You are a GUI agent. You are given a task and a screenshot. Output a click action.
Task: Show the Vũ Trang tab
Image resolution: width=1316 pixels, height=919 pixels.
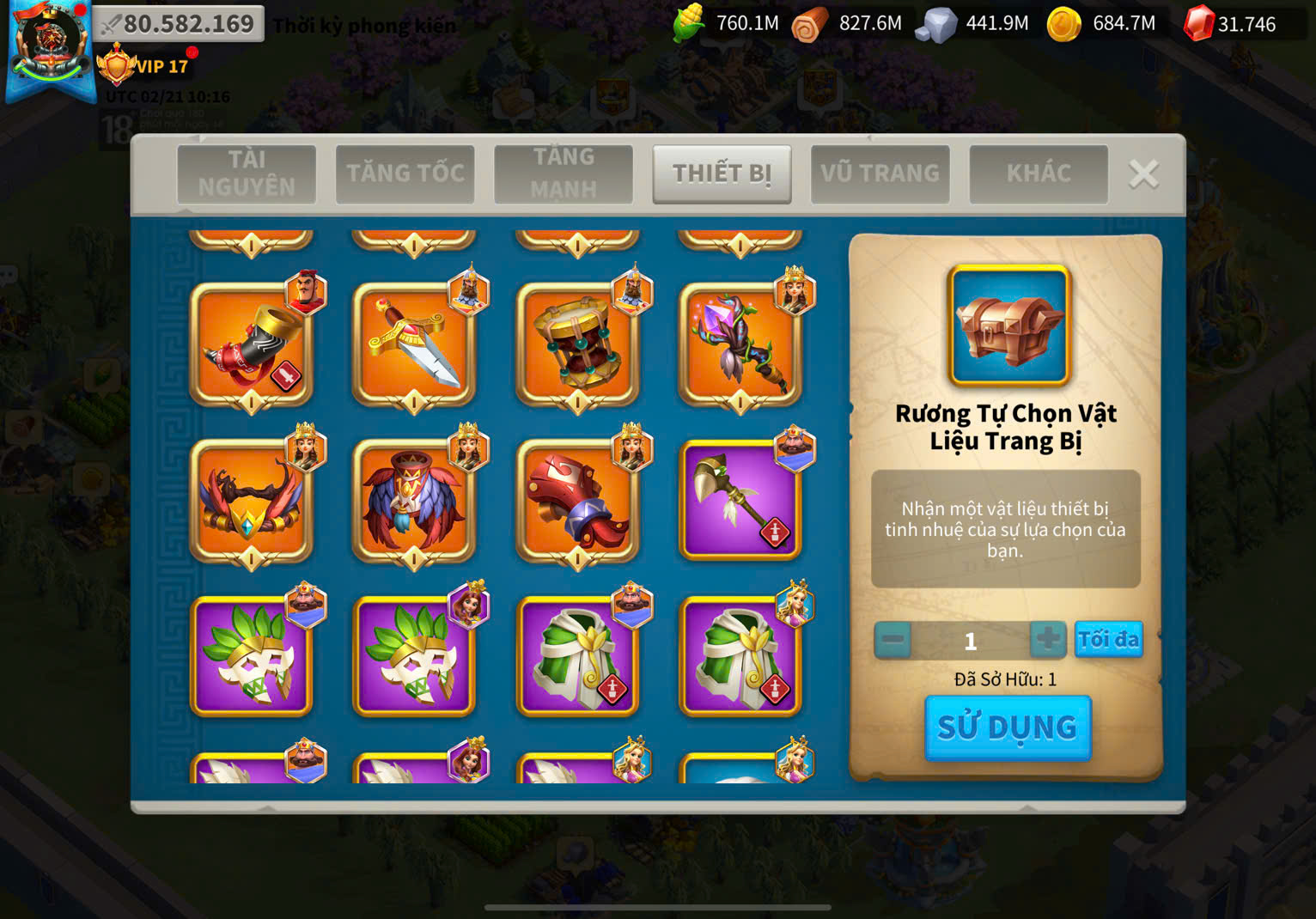click(x=880, y=173)
